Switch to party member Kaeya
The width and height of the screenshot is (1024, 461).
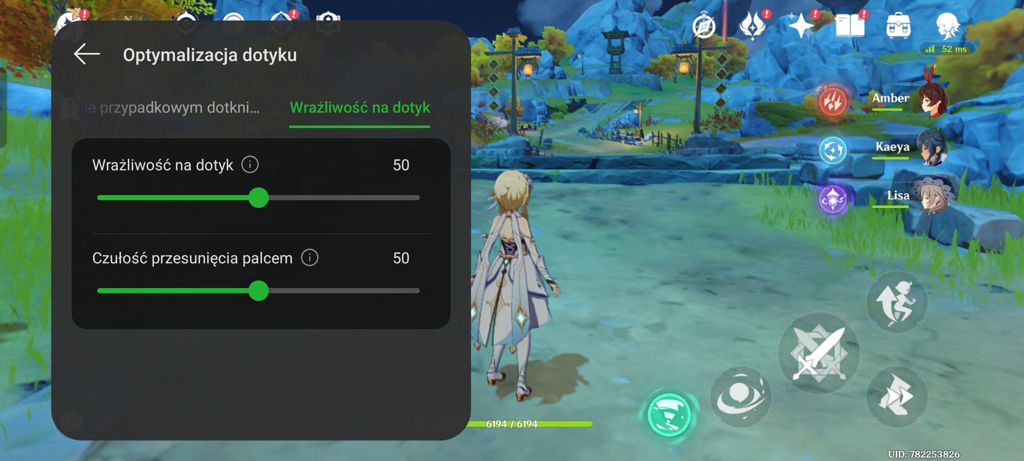(x=930, y=147)
